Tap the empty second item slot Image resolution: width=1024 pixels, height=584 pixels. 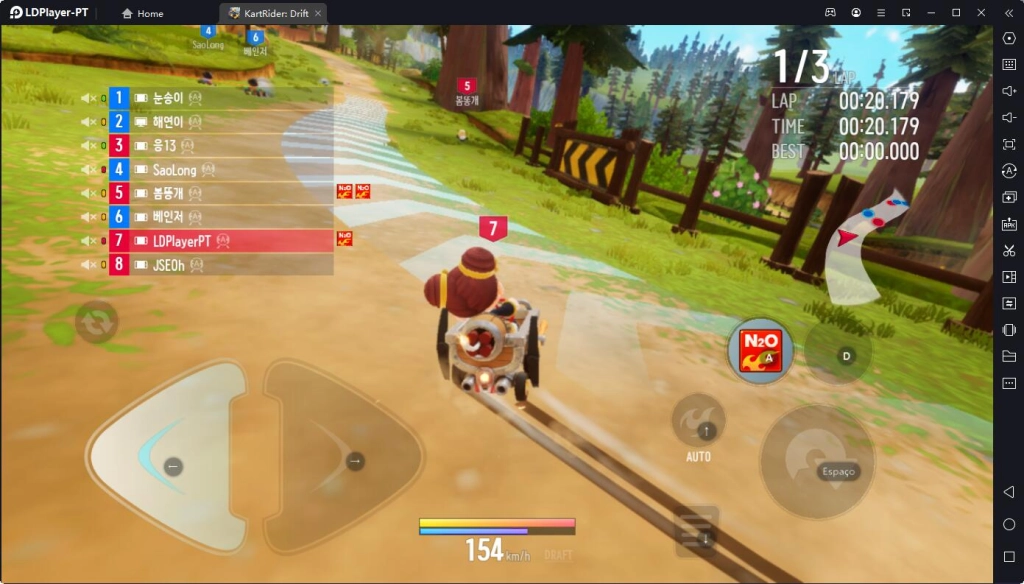pos(839,354)
